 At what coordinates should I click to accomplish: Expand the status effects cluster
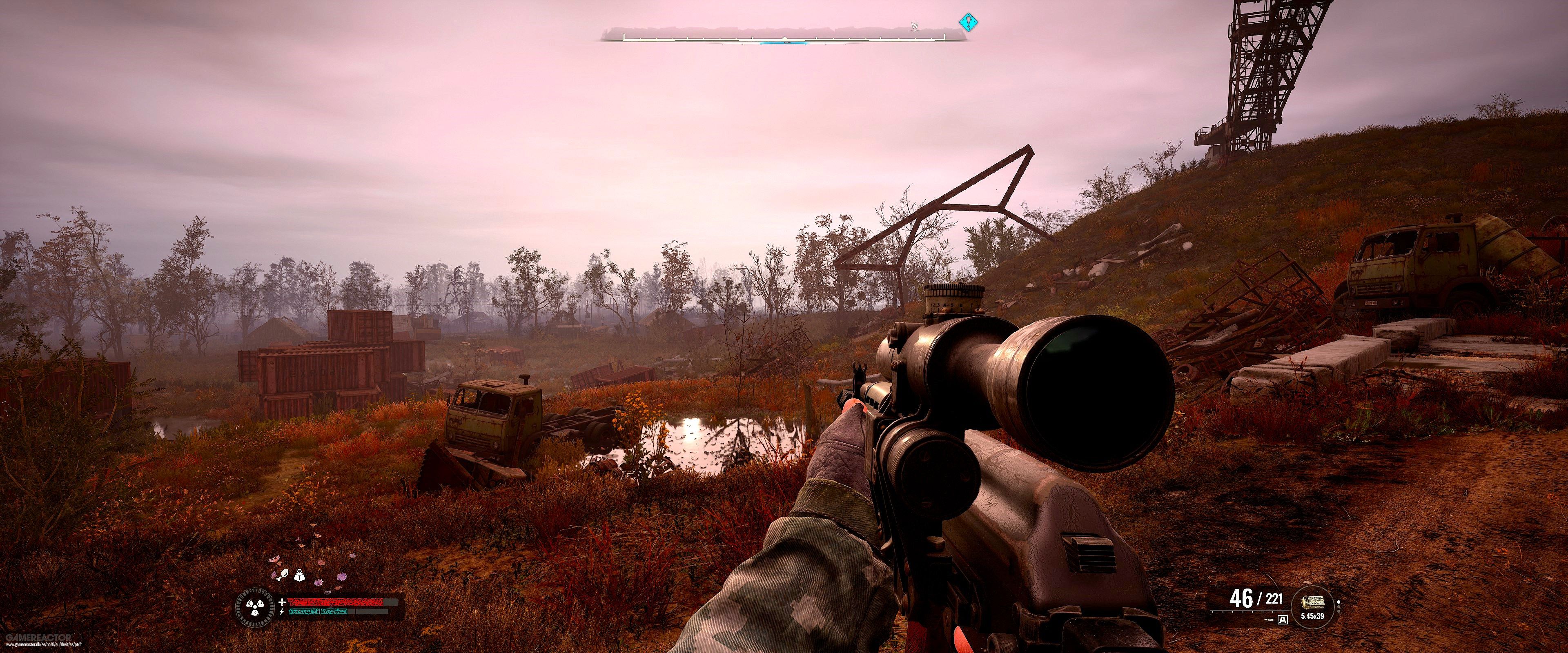(x=292, y=575)
